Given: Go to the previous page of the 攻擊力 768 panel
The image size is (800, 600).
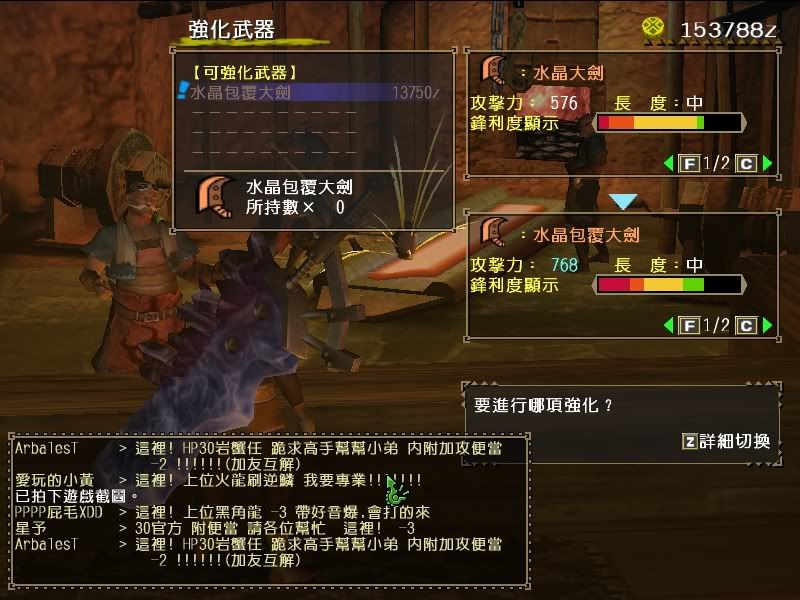Looking at the screenshot, I should click(x=668, y=325).
